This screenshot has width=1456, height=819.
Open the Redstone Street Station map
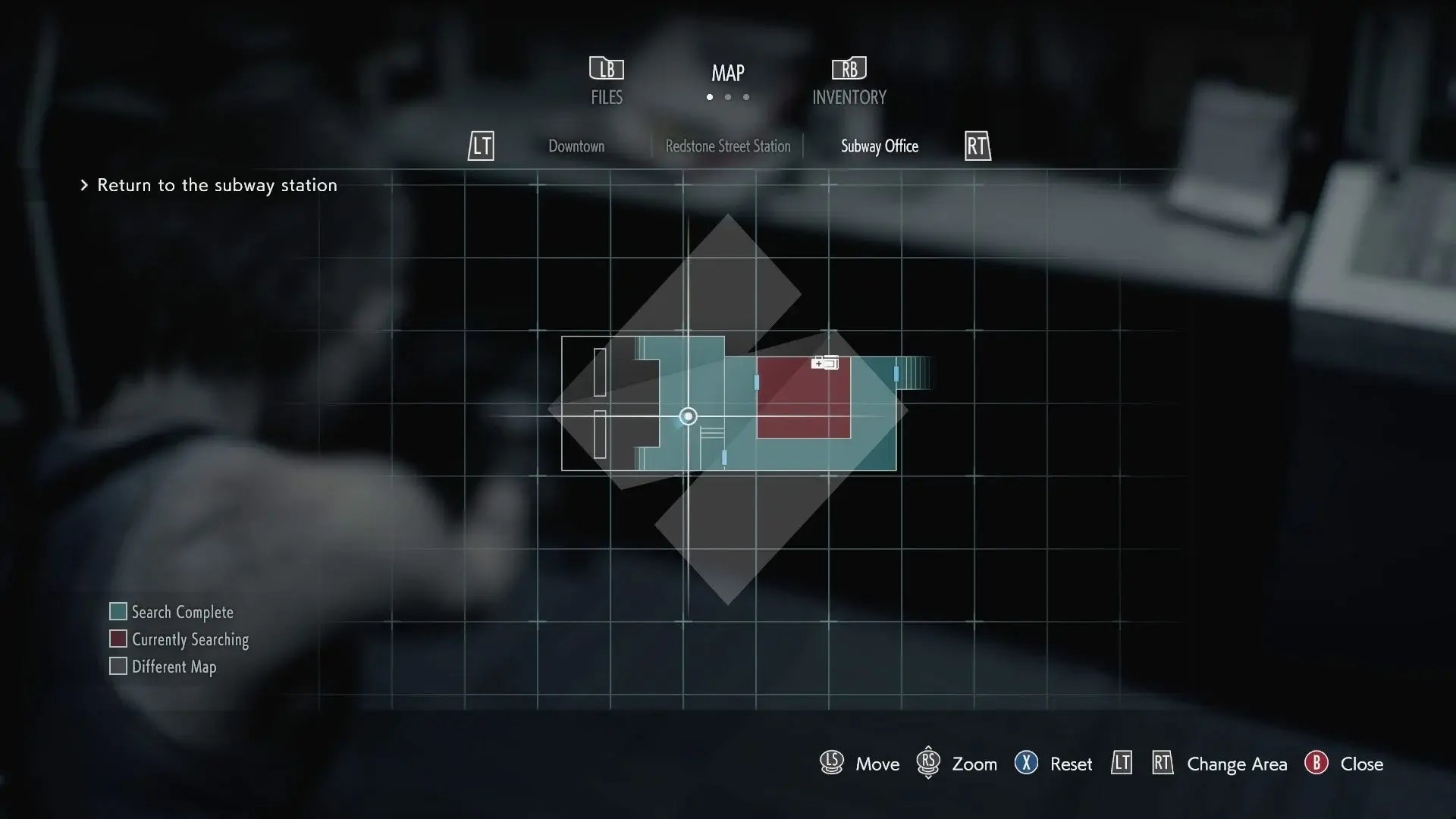click(x=728, y=146)
